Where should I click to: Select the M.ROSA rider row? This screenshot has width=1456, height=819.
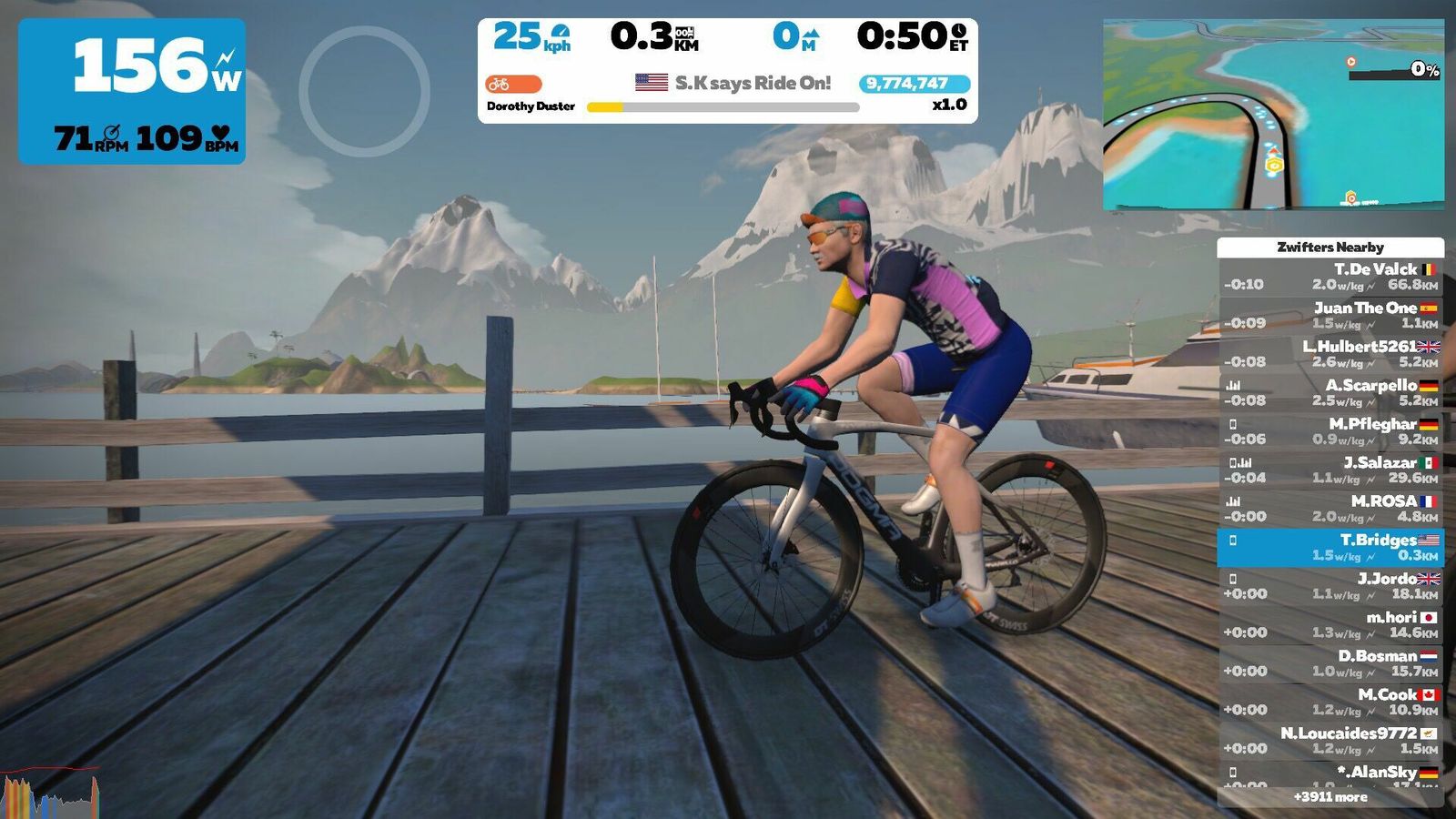coord(1330,509)
